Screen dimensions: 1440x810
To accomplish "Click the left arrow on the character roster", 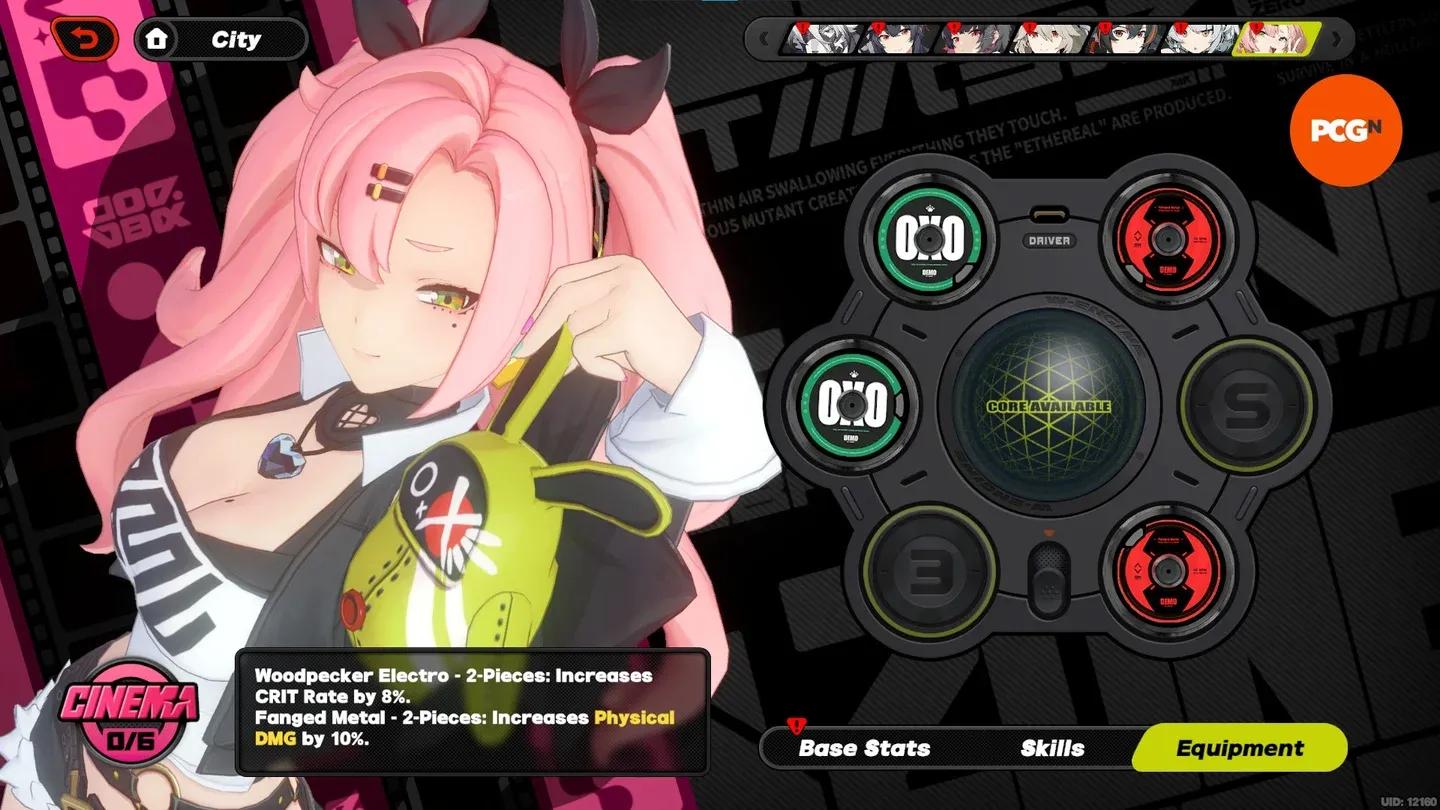I will coord(765,40).
